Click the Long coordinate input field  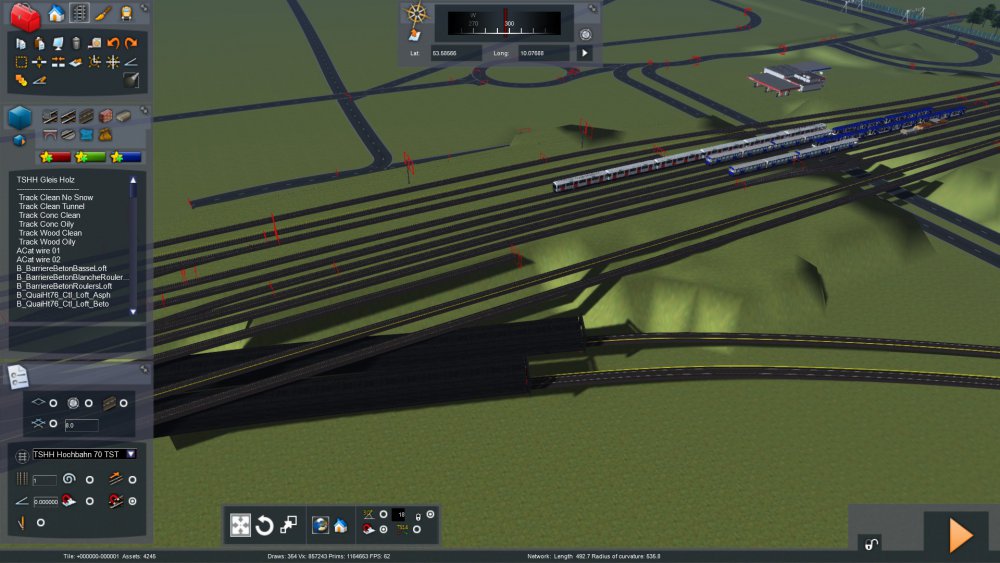pos(543,52)
